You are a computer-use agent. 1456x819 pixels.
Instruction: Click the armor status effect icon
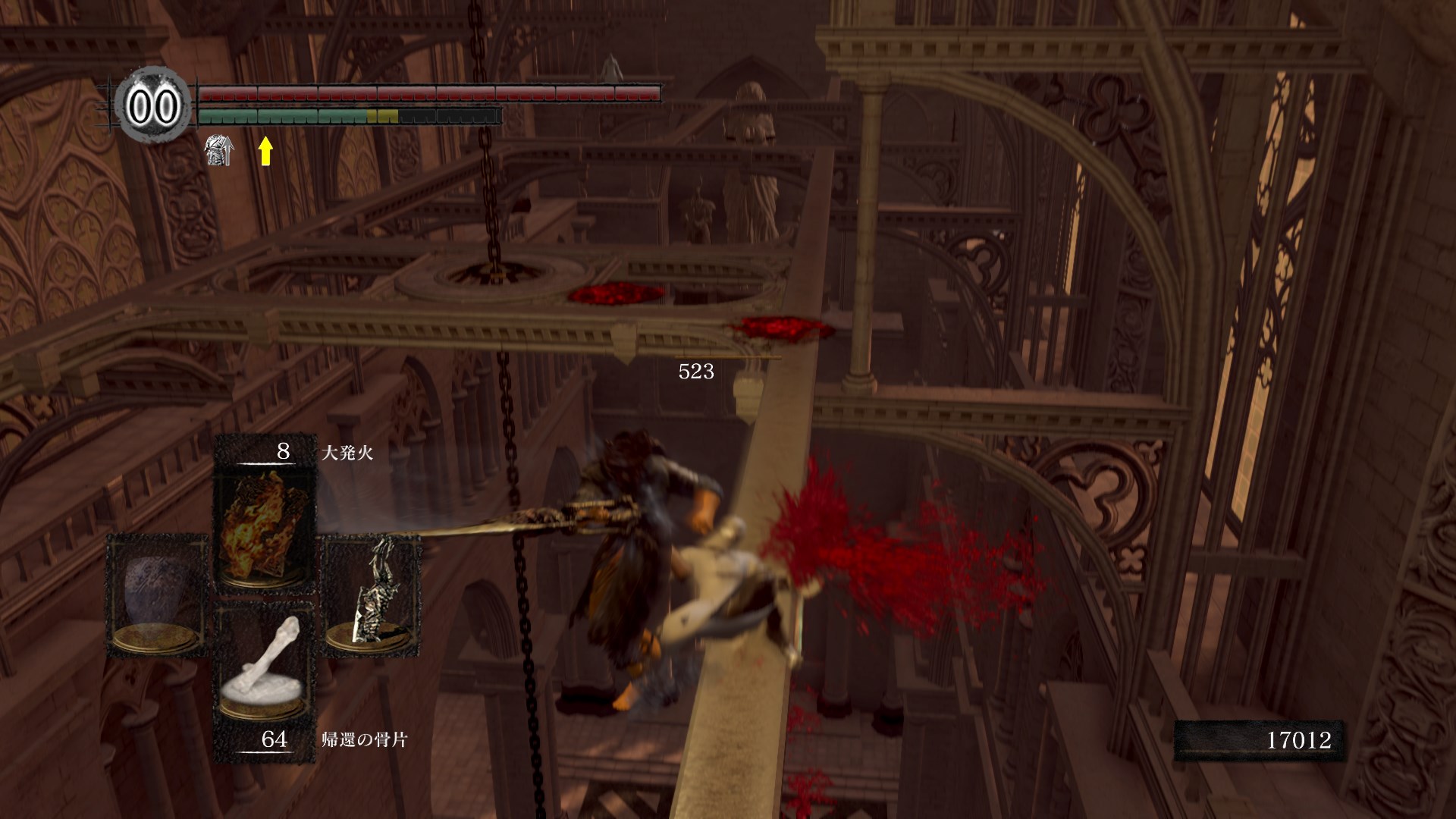point(220,150)
